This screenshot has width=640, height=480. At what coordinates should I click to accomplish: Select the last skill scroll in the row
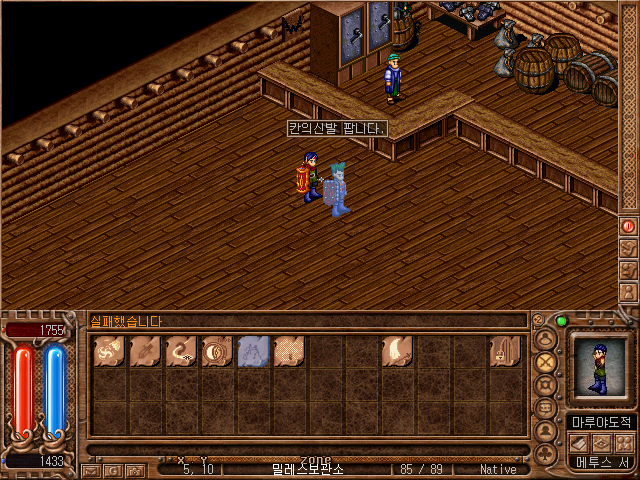[x=504, y=351]
